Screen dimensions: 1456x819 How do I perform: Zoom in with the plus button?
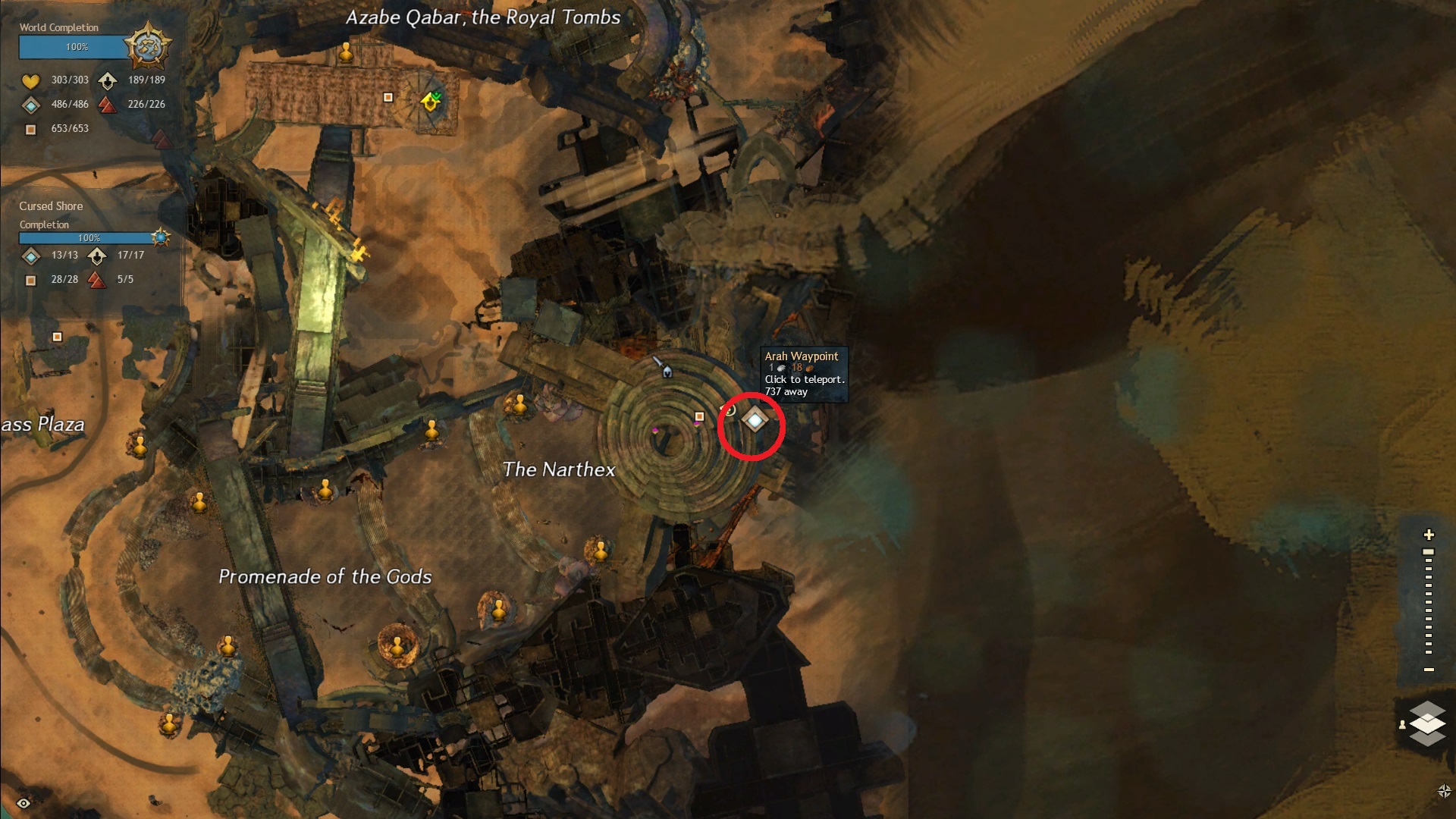[1429, 535]
